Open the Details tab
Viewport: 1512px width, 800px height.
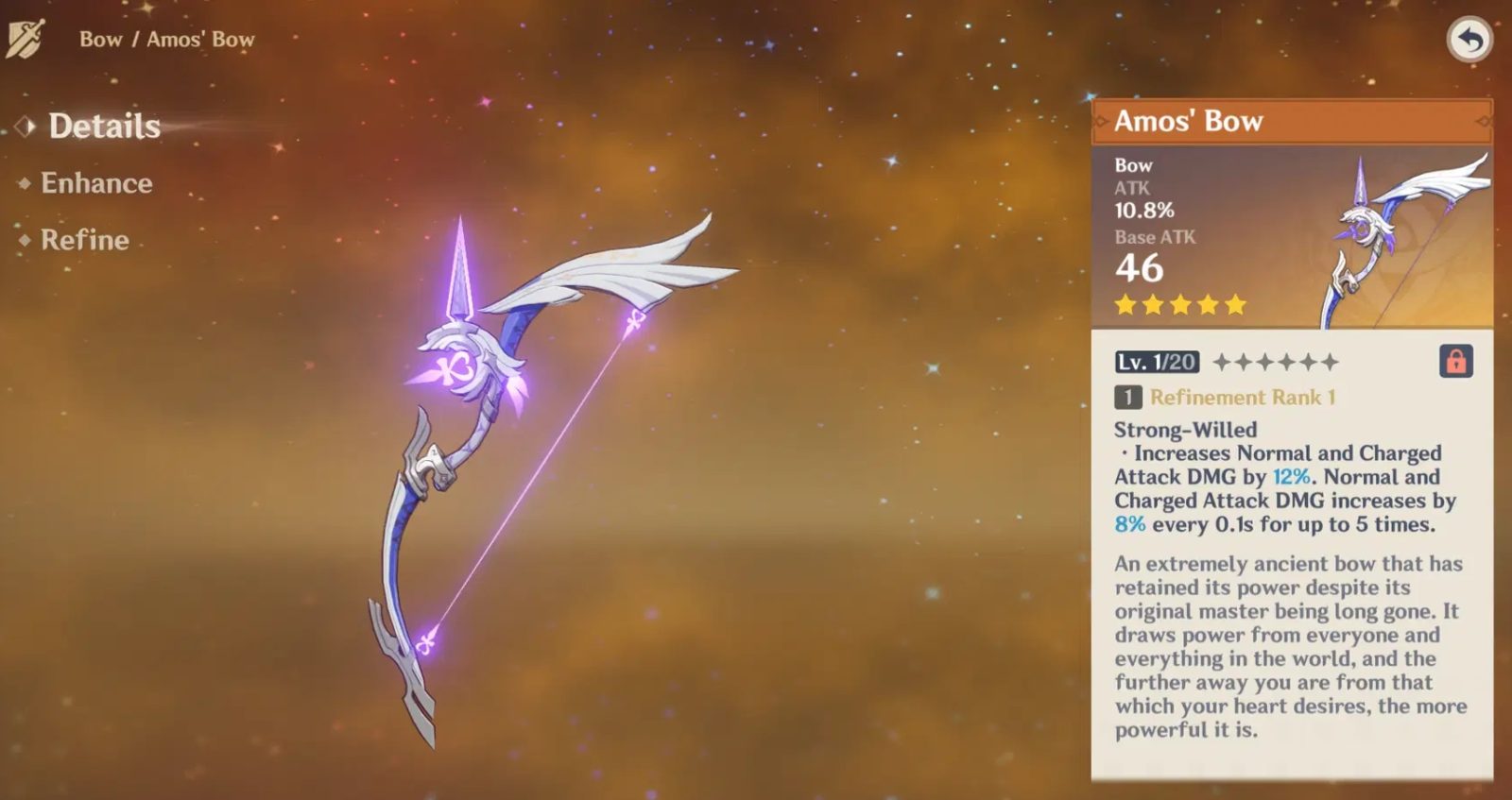coord(104,127)
